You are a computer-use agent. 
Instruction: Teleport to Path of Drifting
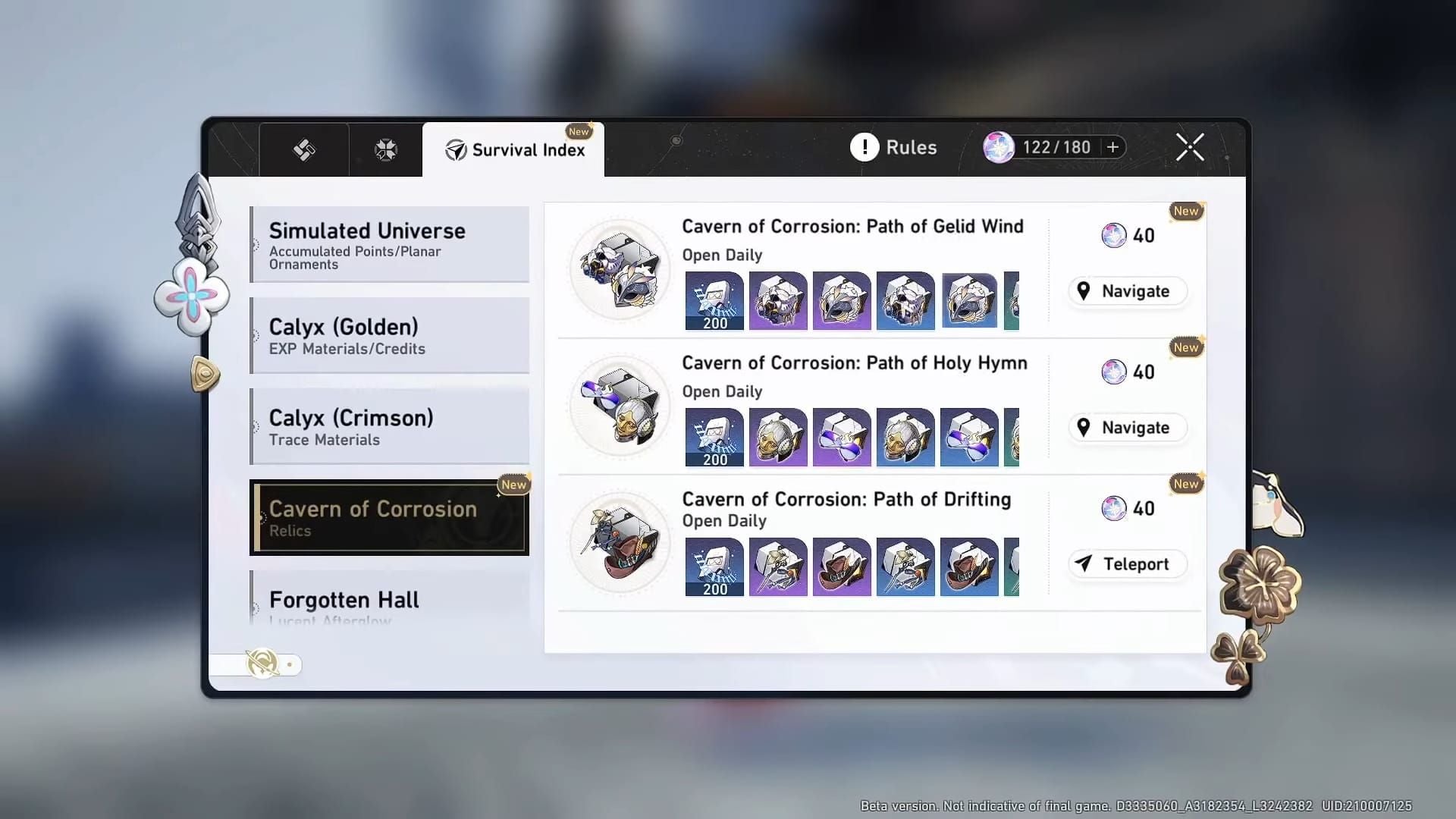click(1127, 564)
